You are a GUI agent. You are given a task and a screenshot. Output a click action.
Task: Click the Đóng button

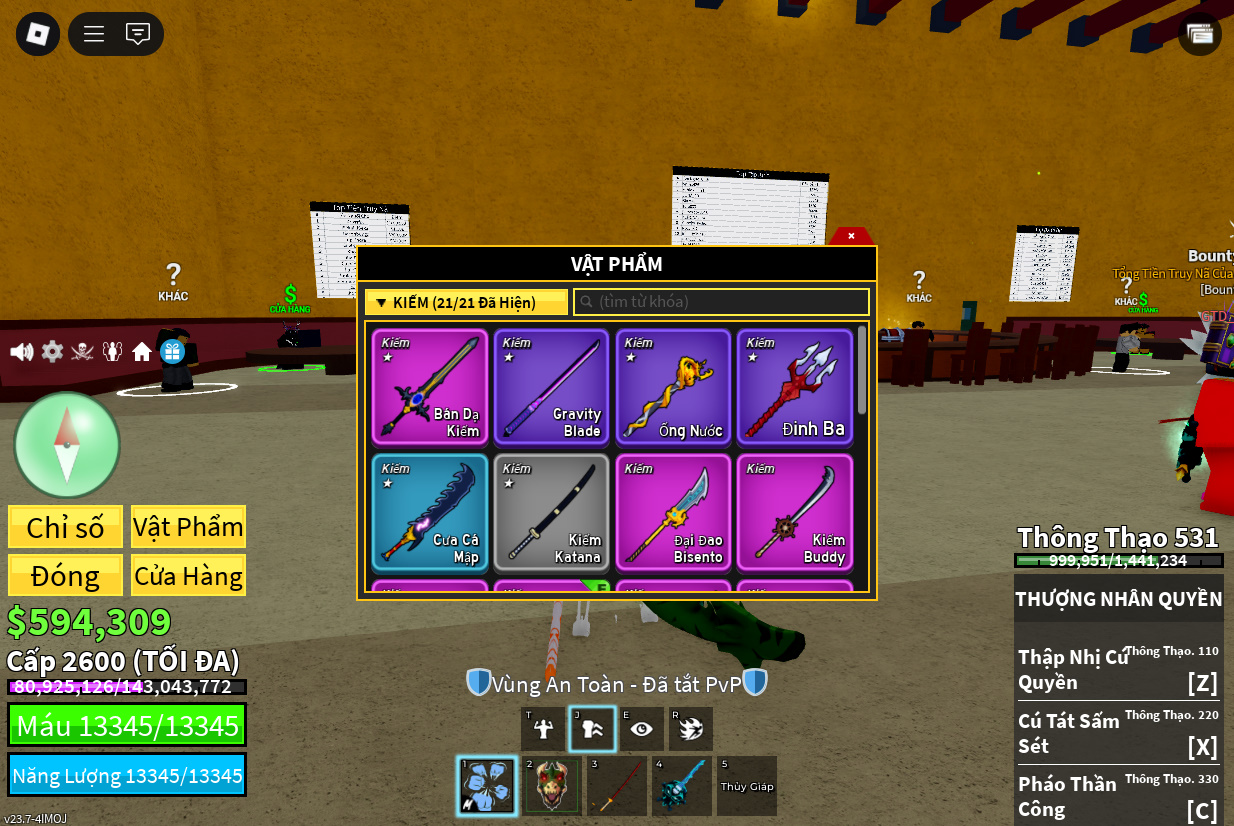(65, 576)
